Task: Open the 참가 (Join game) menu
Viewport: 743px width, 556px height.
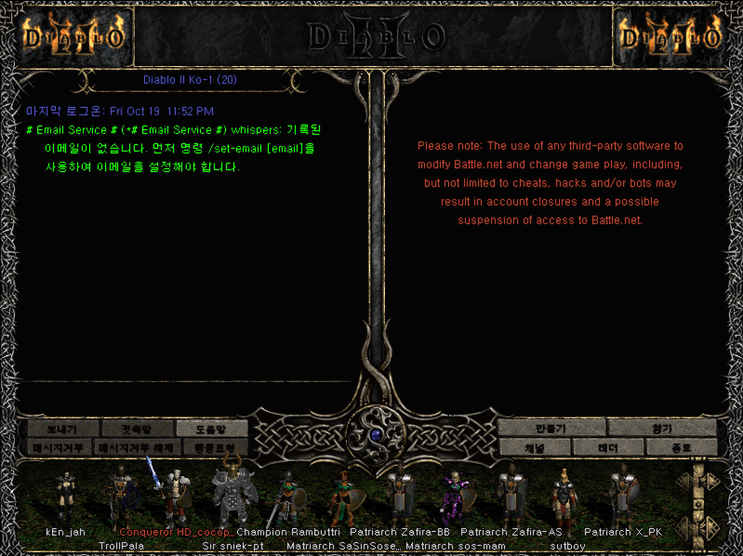Action: coord(662,429)
